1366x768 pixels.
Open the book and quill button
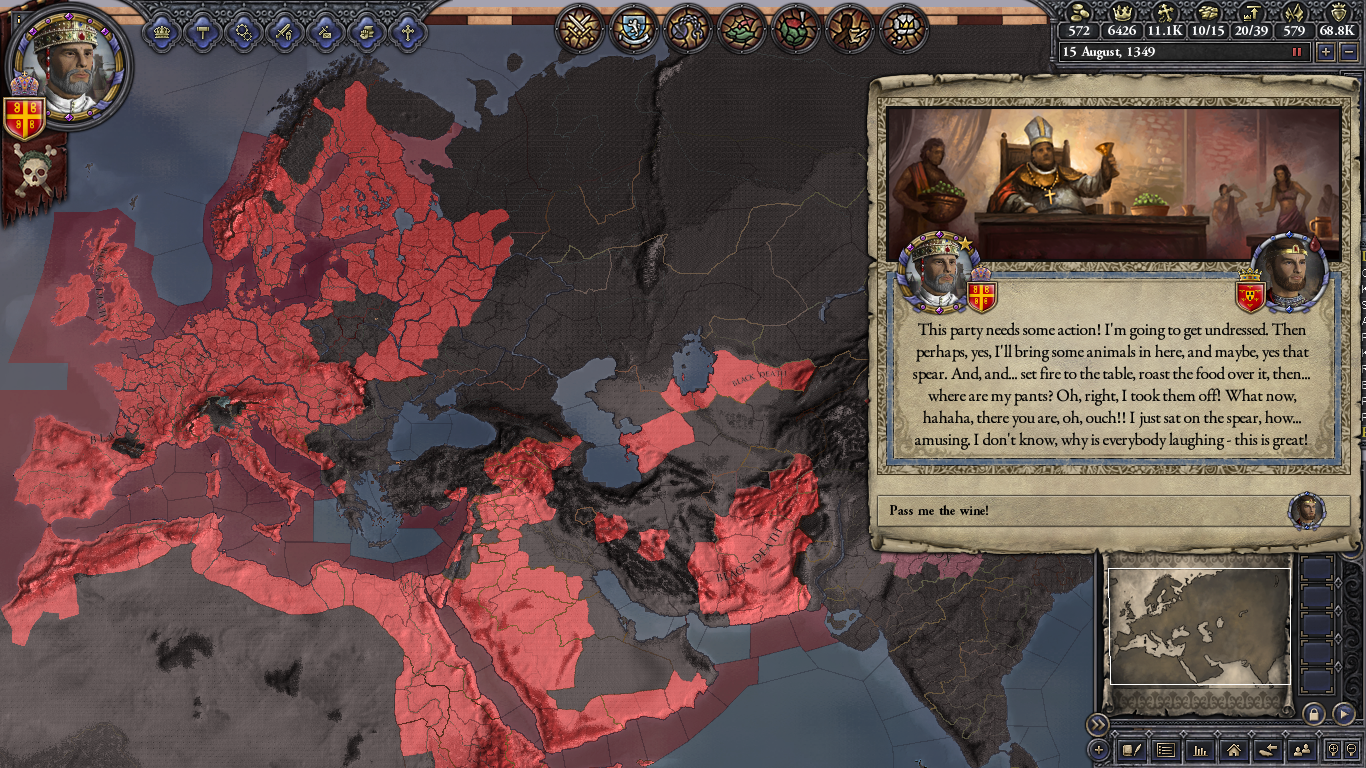click(x=1131, y=749)
